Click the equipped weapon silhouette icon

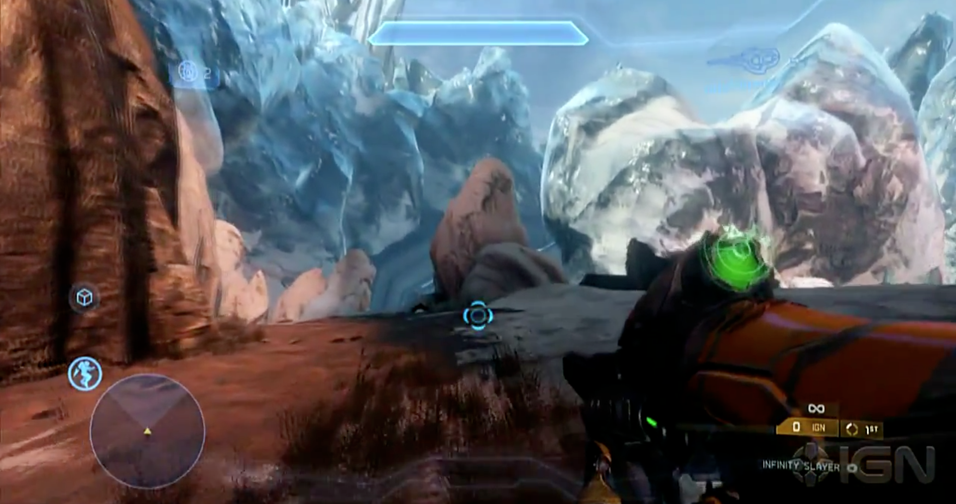point(742,59)
